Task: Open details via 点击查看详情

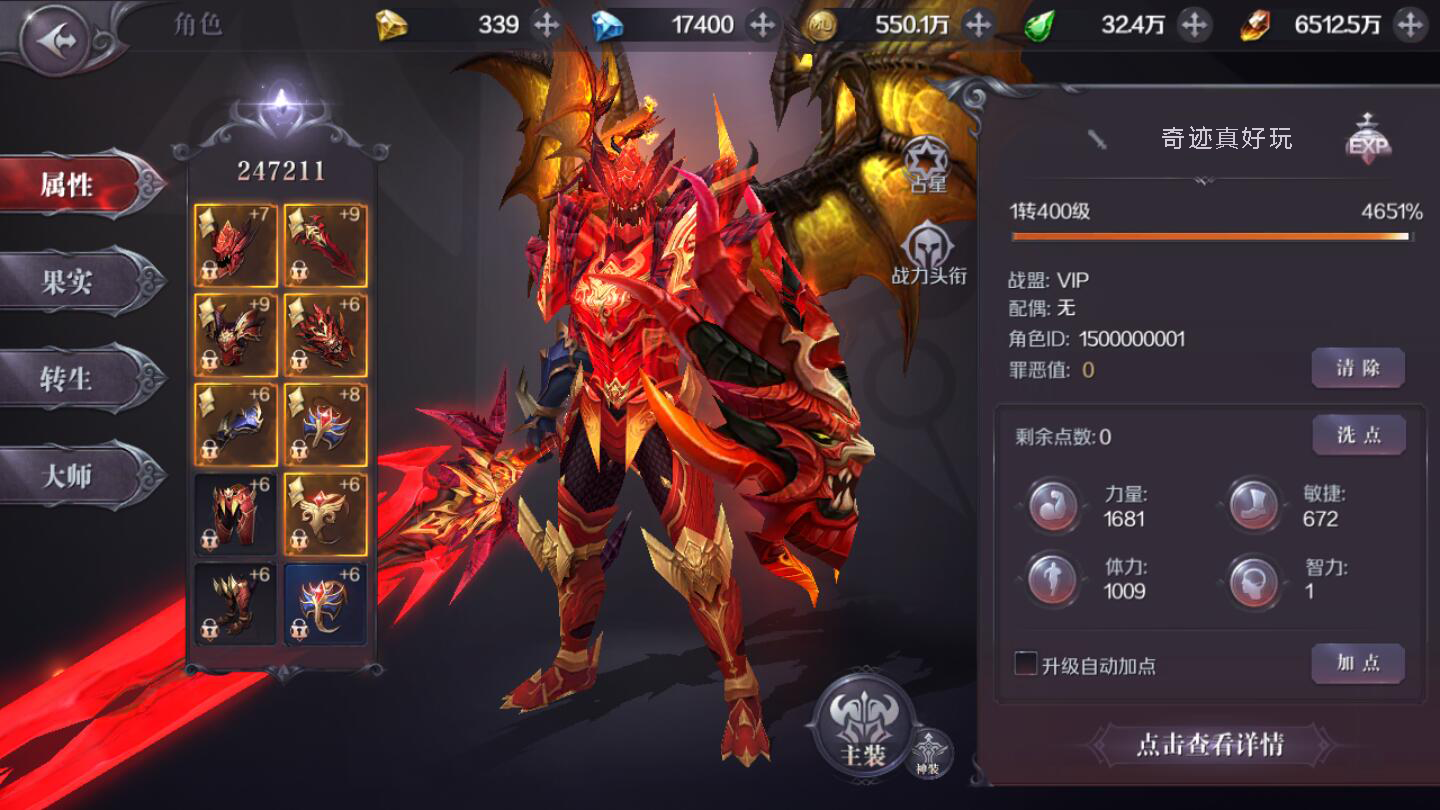Action: click(x=1210, y=745)
